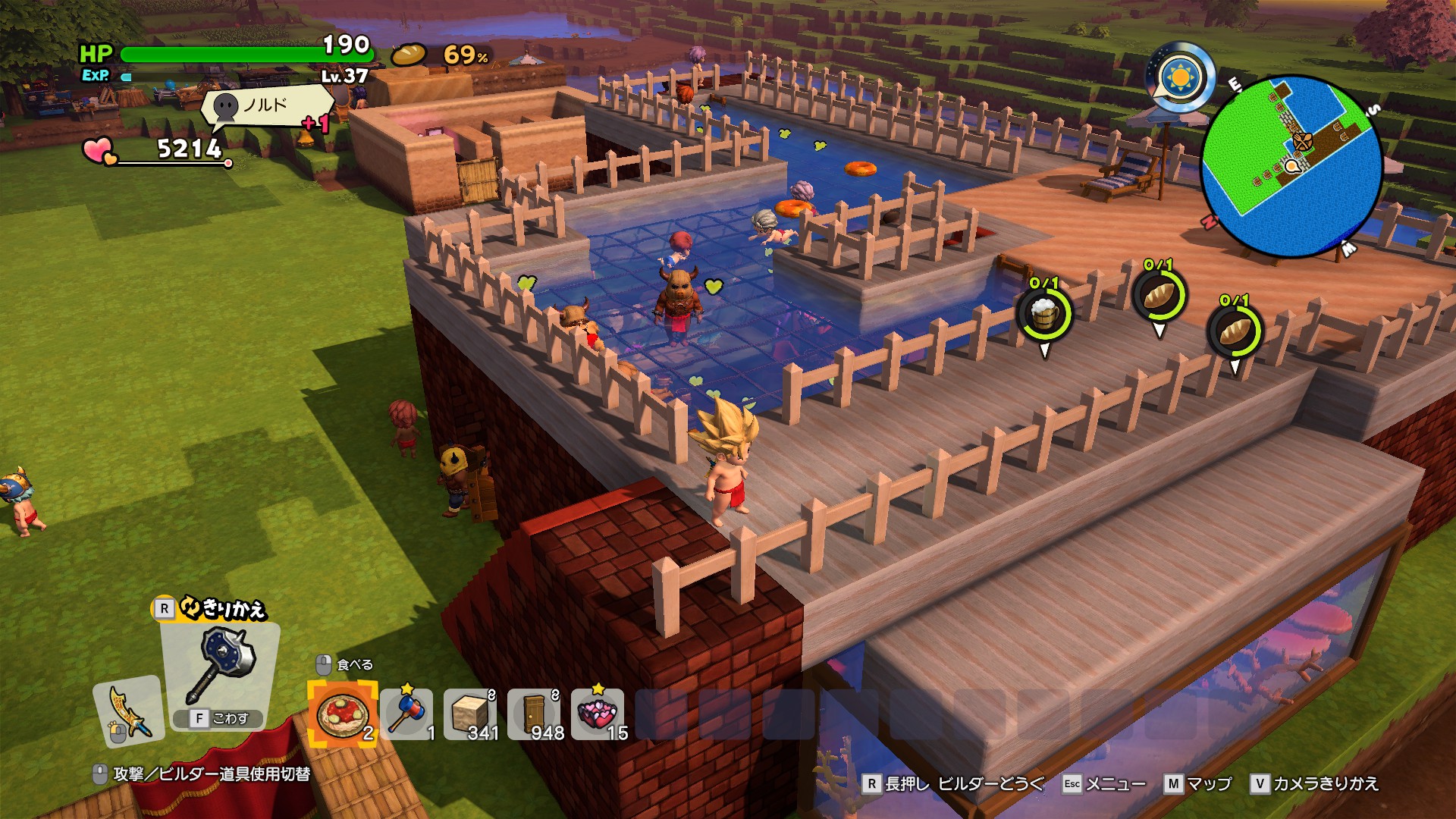Choose the hammer item in the hotbar
This screenshot has width=1456, height=819.
407,714
